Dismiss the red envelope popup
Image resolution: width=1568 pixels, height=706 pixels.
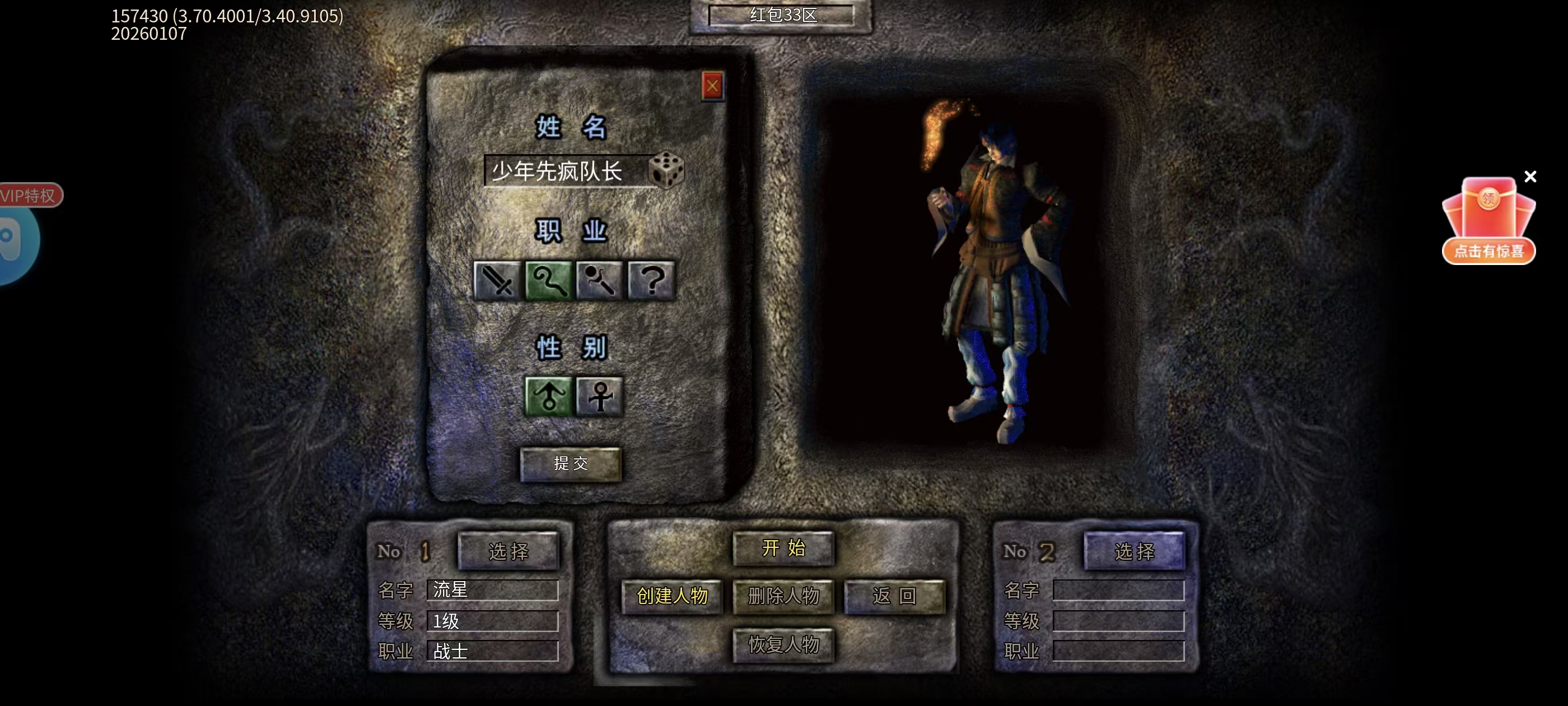coord(1530,176)
